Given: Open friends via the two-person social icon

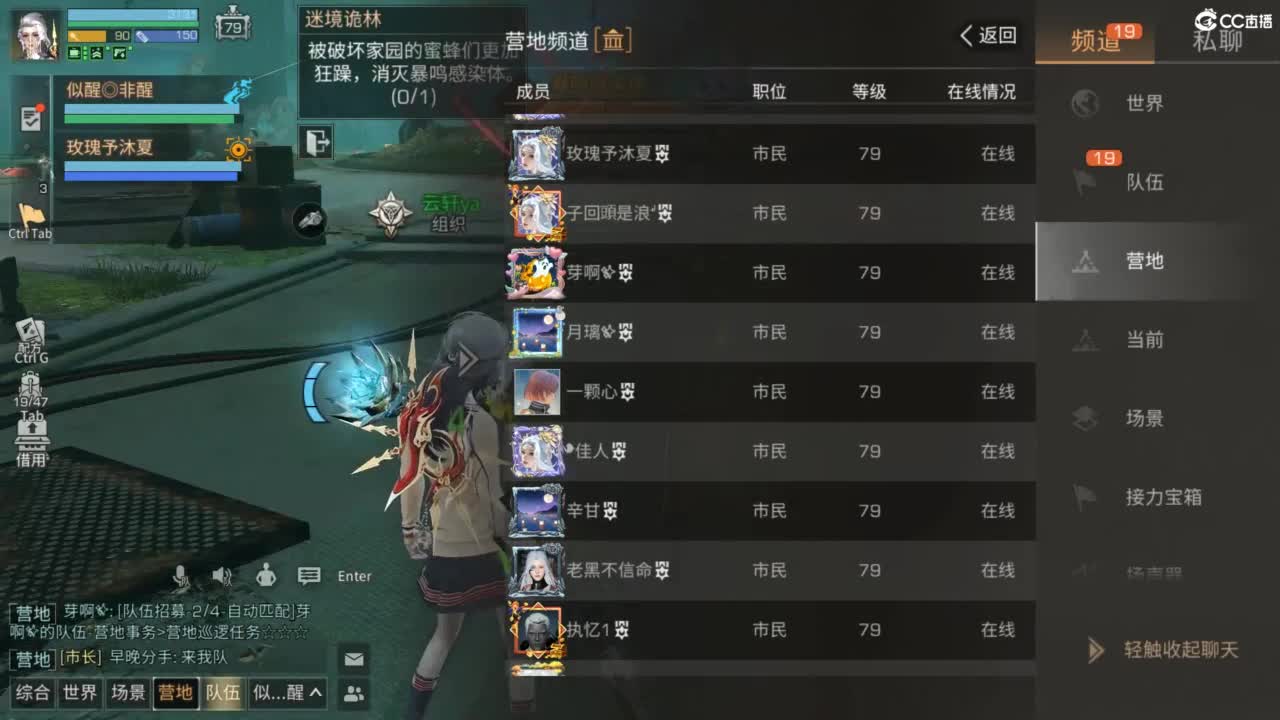Looking at the screenshot, I should [354, 693].
